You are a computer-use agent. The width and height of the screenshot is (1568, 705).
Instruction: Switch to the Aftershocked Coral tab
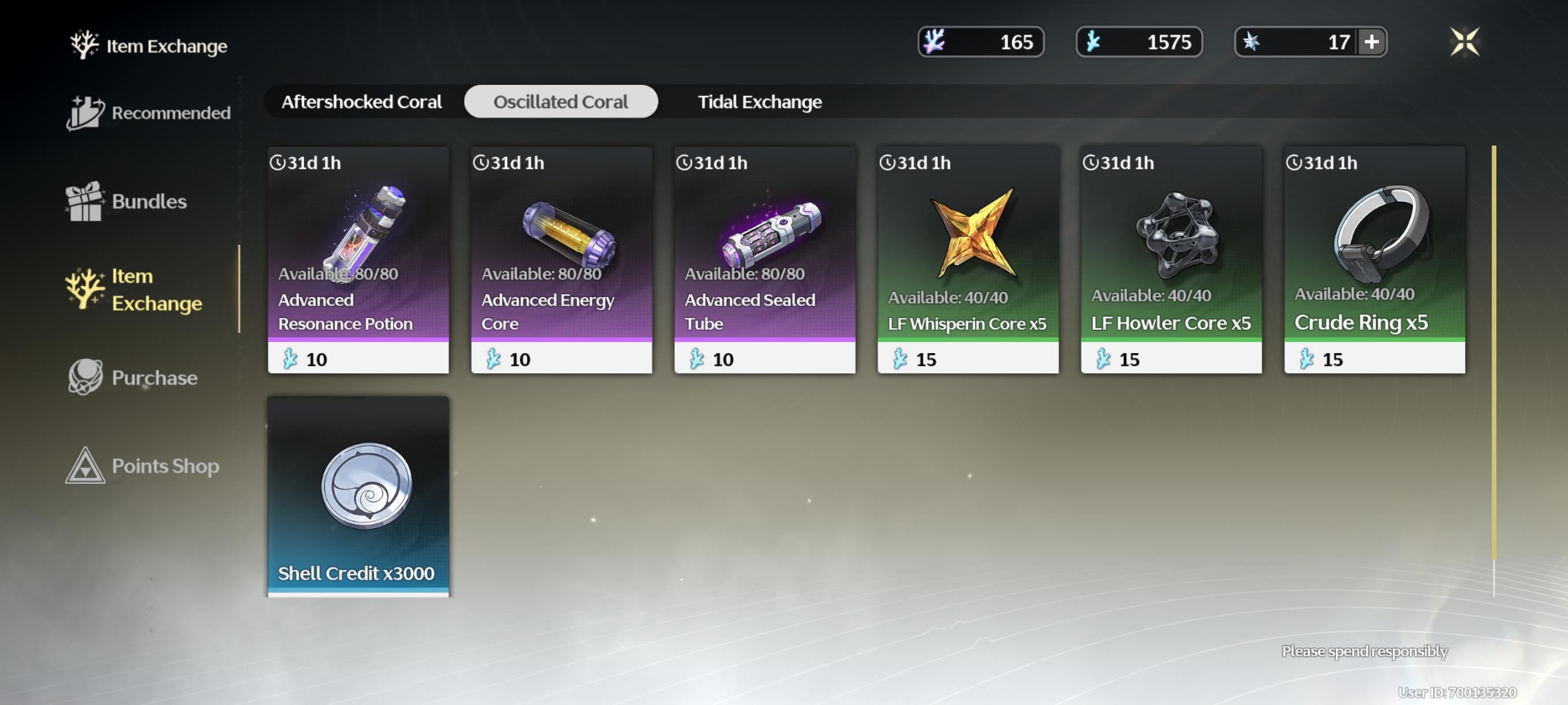click(x=361, y=102)
